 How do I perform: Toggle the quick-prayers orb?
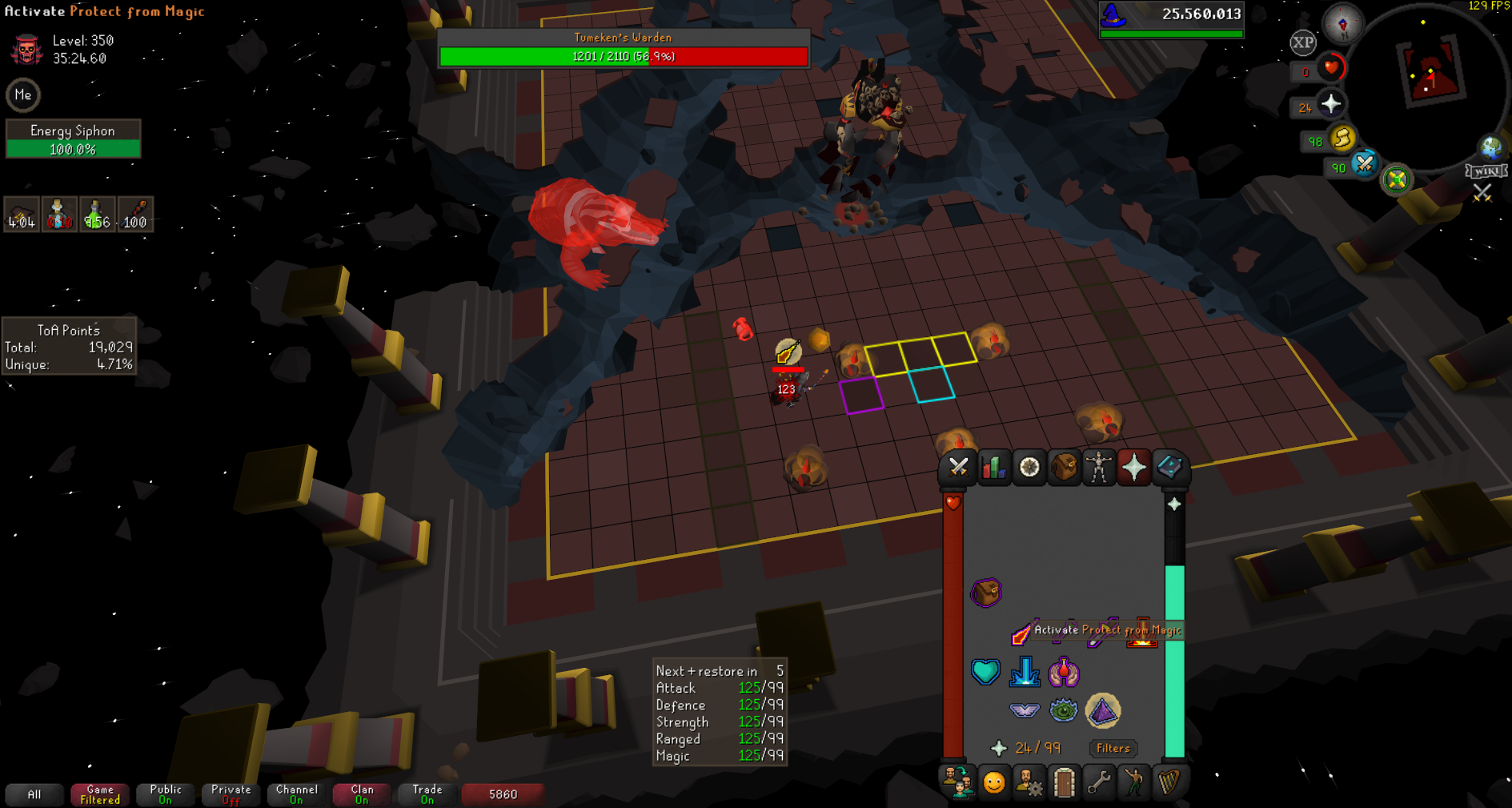1331,104
